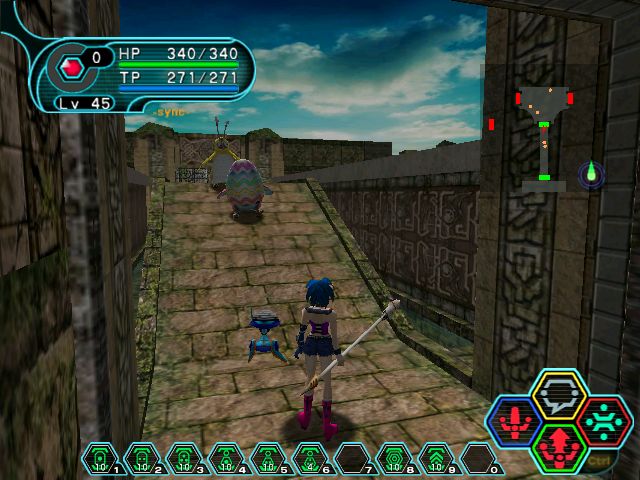
Task: Click the area minimap
Action: pos(543,137)
